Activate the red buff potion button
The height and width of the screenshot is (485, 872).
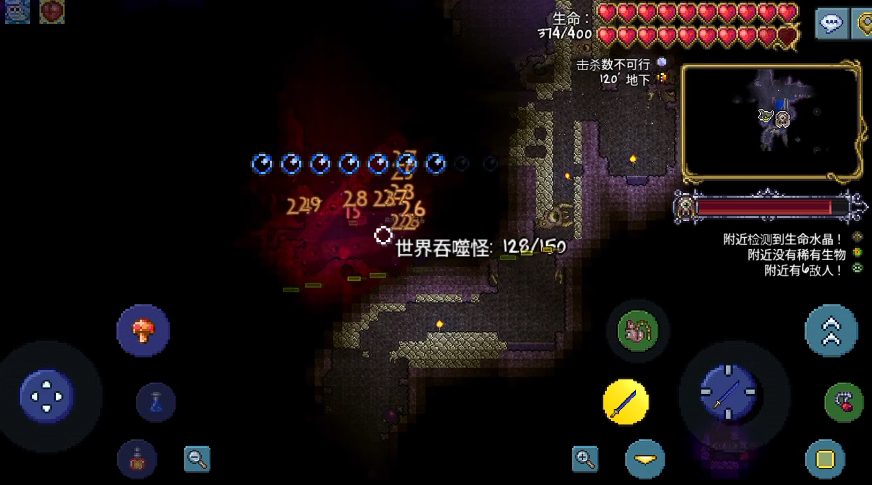[137, 459]
